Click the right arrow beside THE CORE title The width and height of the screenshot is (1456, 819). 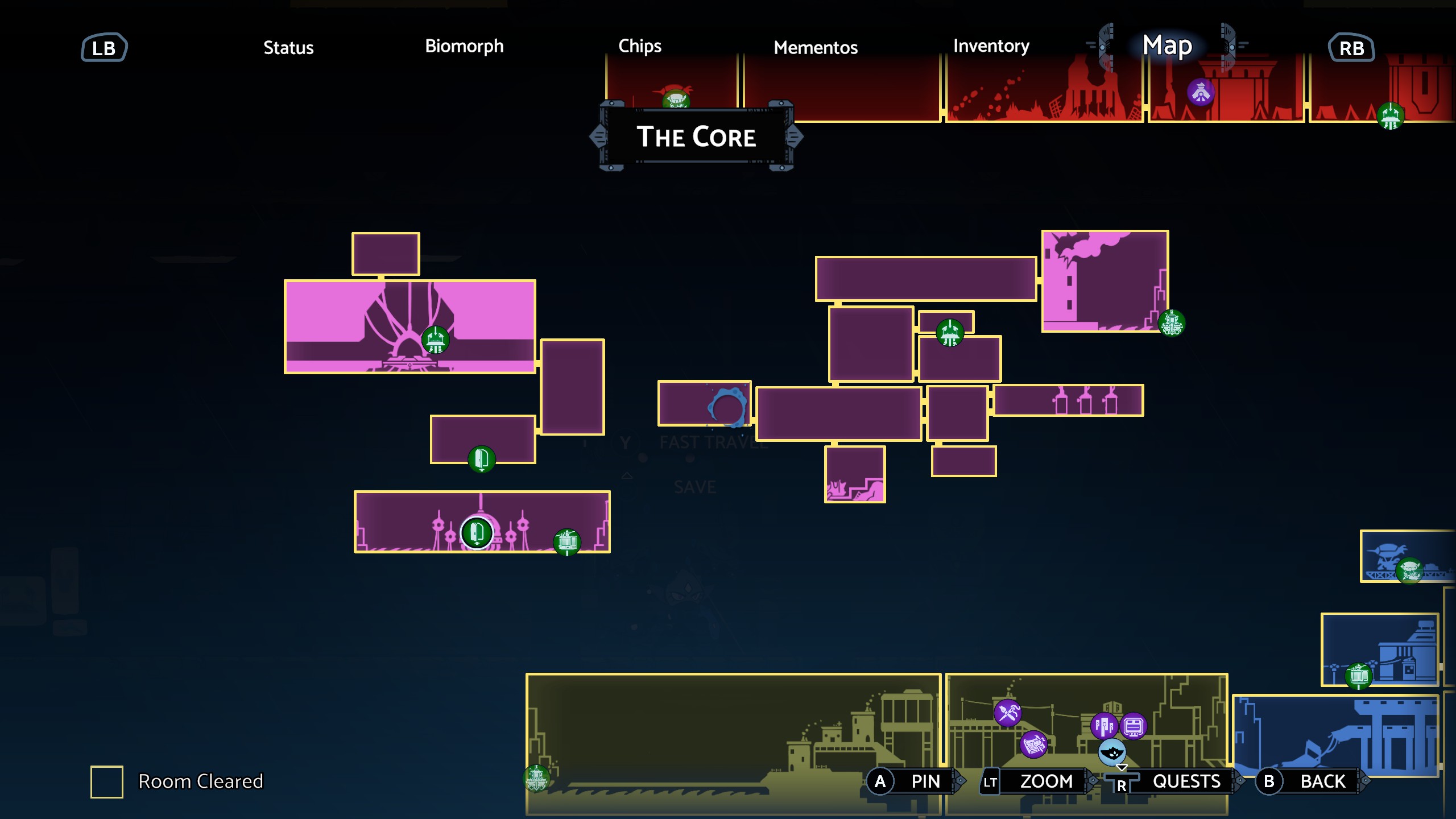click(795, 136)
